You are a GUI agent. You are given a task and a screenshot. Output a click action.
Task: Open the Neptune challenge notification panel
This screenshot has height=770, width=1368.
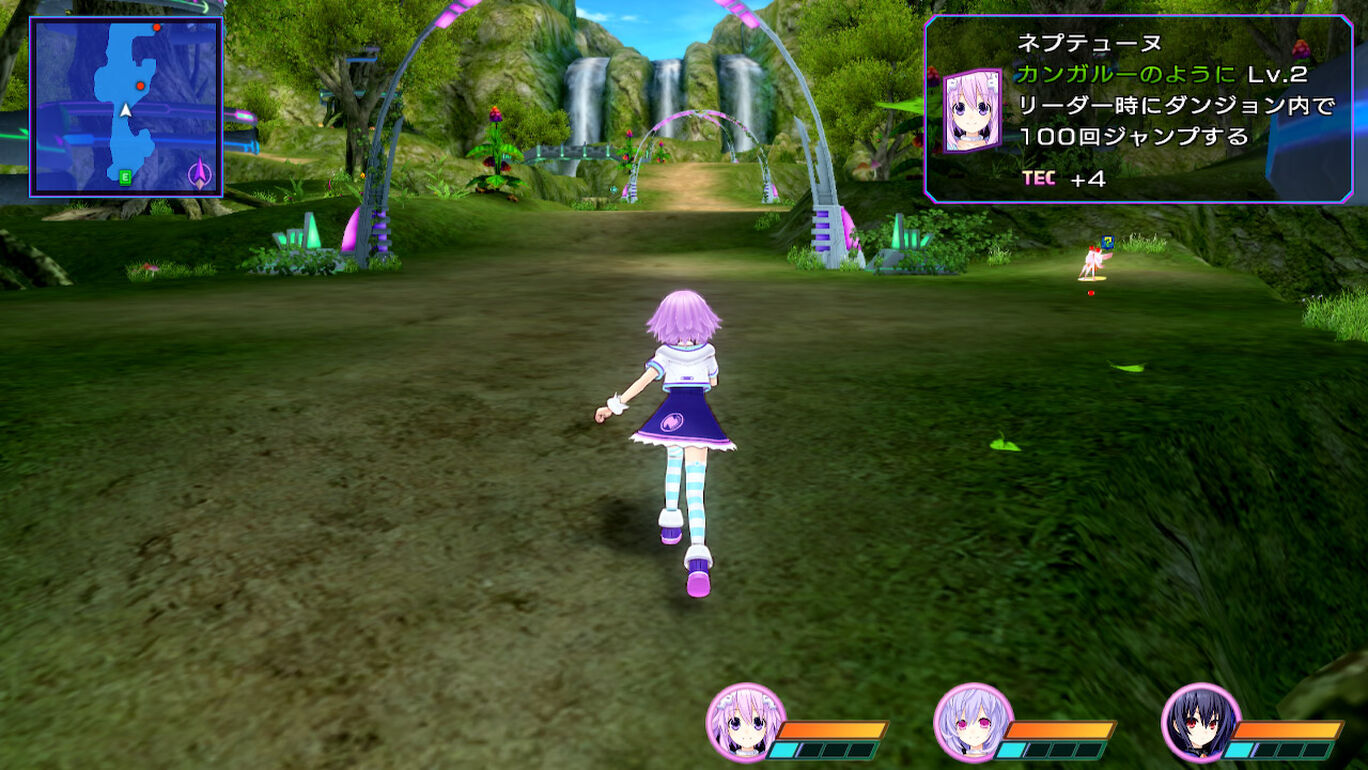1138,109
